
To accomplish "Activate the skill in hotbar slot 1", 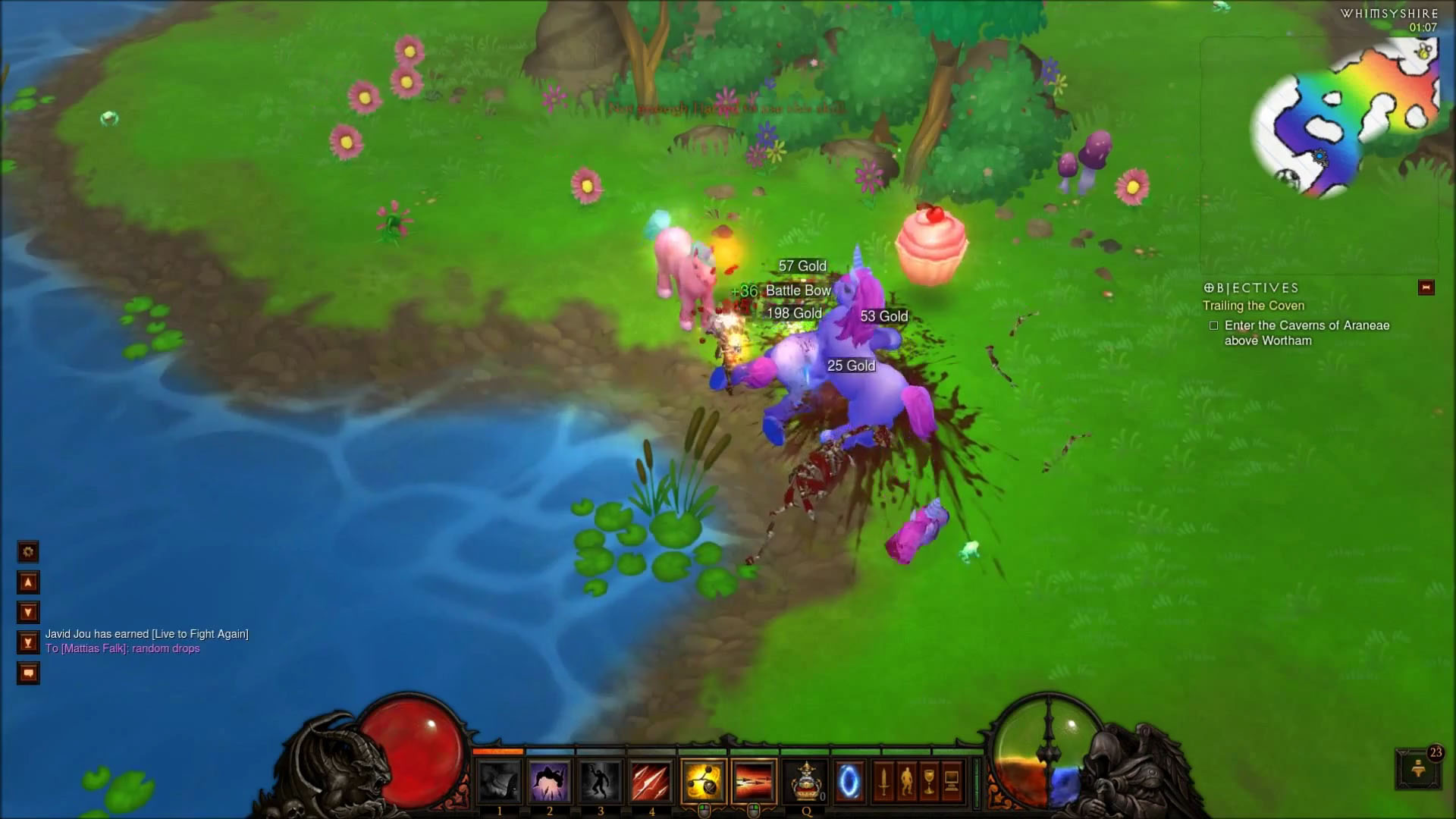I will click(x=498, y=781).
